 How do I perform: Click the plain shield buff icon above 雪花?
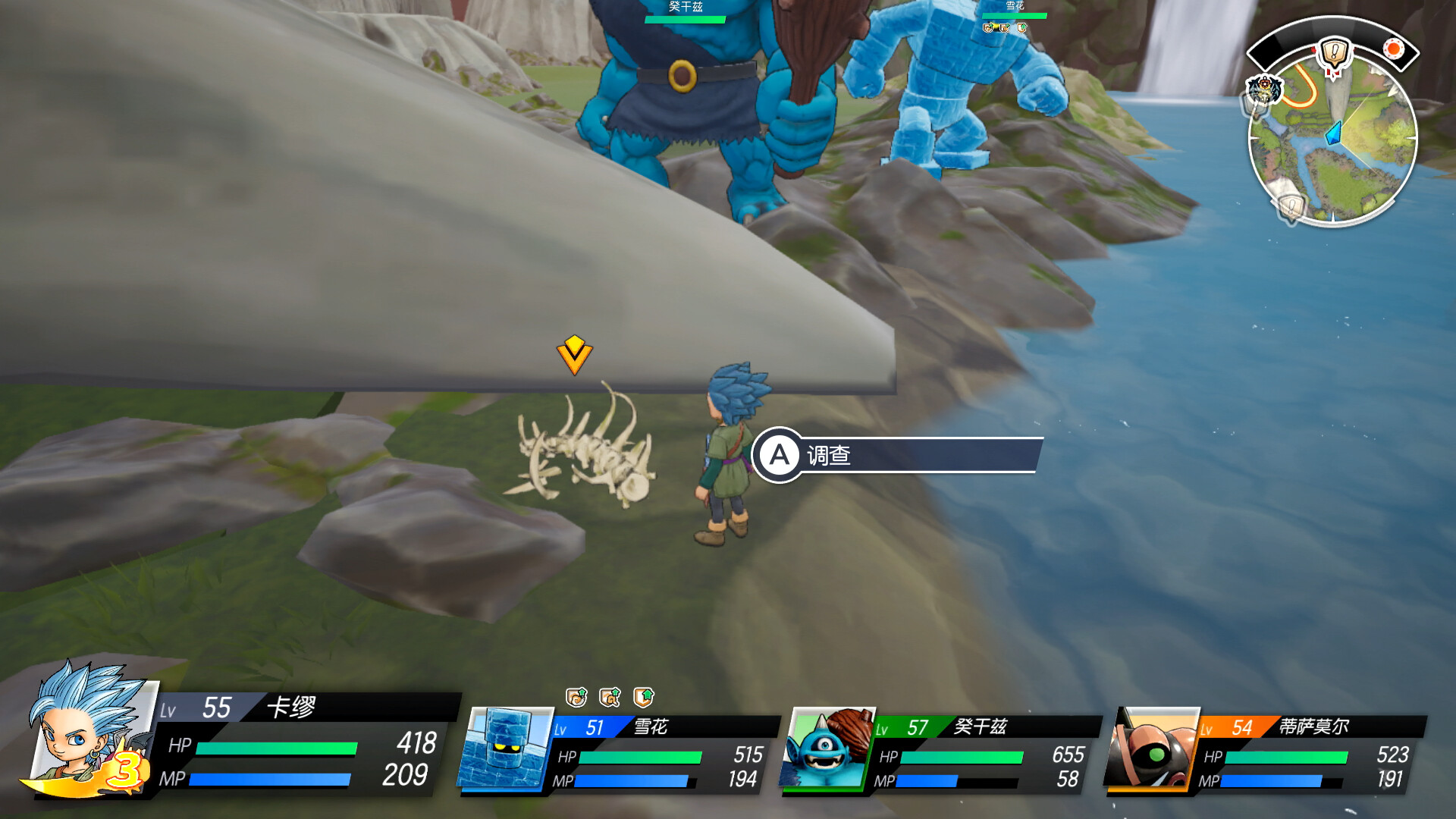click(x=643, y=696)
